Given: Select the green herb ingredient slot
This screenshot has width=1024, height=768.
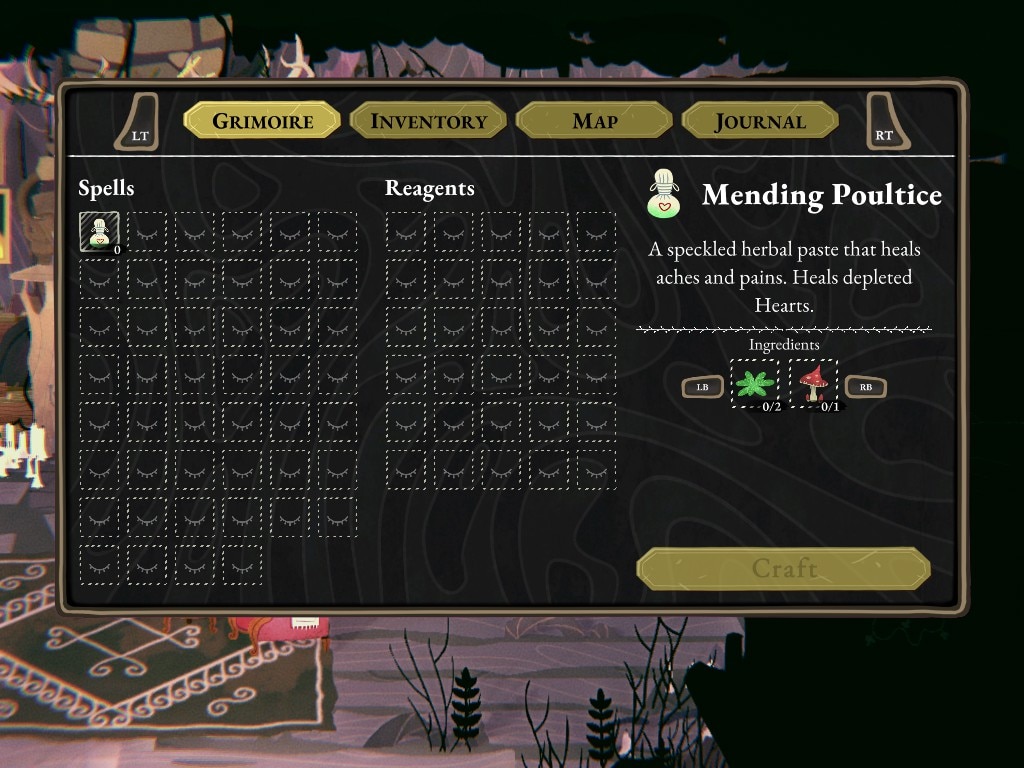Looking at the screenshot, I should point(754,384).
